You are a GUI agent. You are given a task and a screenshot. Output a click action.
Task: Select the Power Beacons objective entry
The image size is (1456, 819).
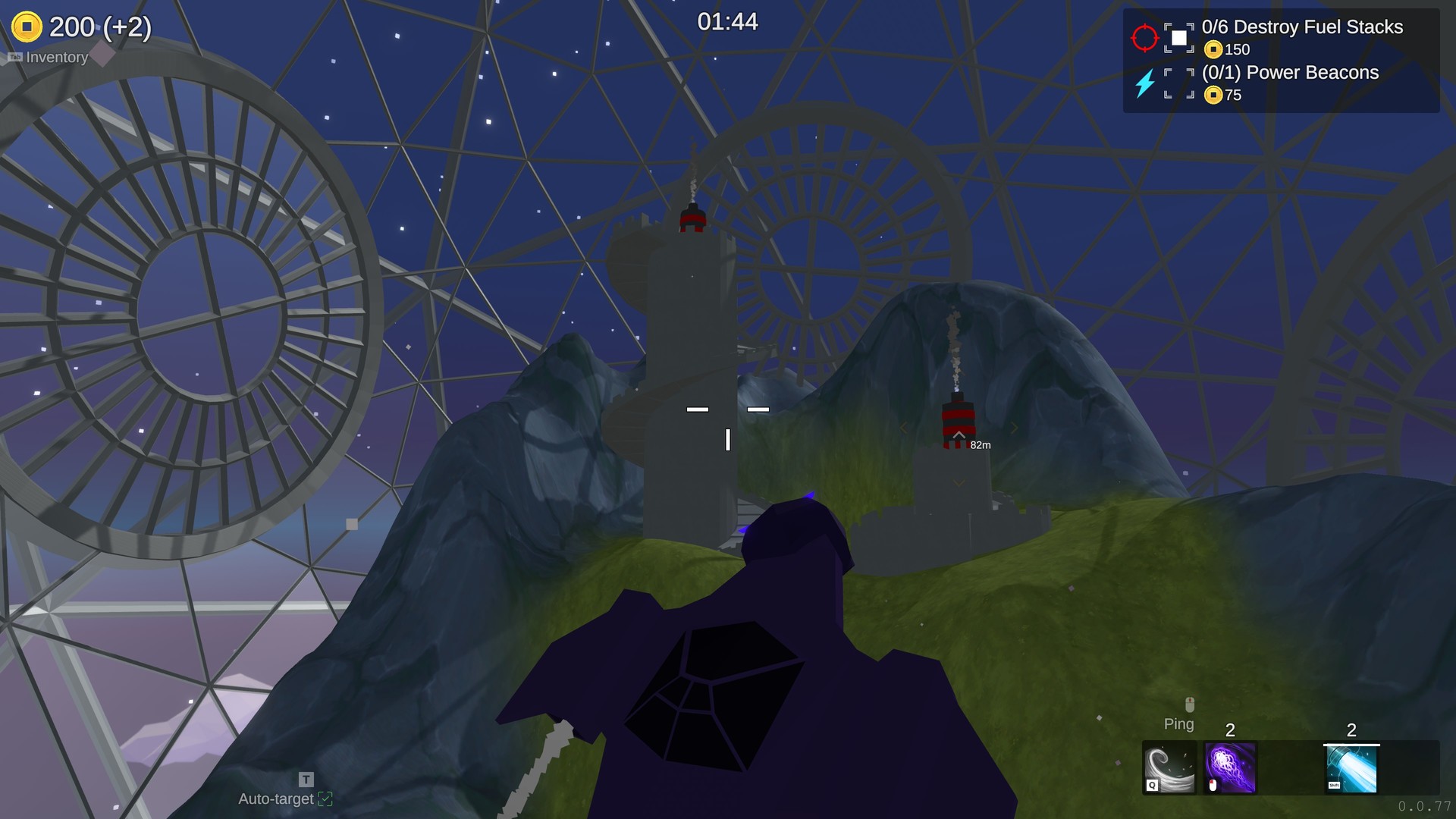(1291, 73)
